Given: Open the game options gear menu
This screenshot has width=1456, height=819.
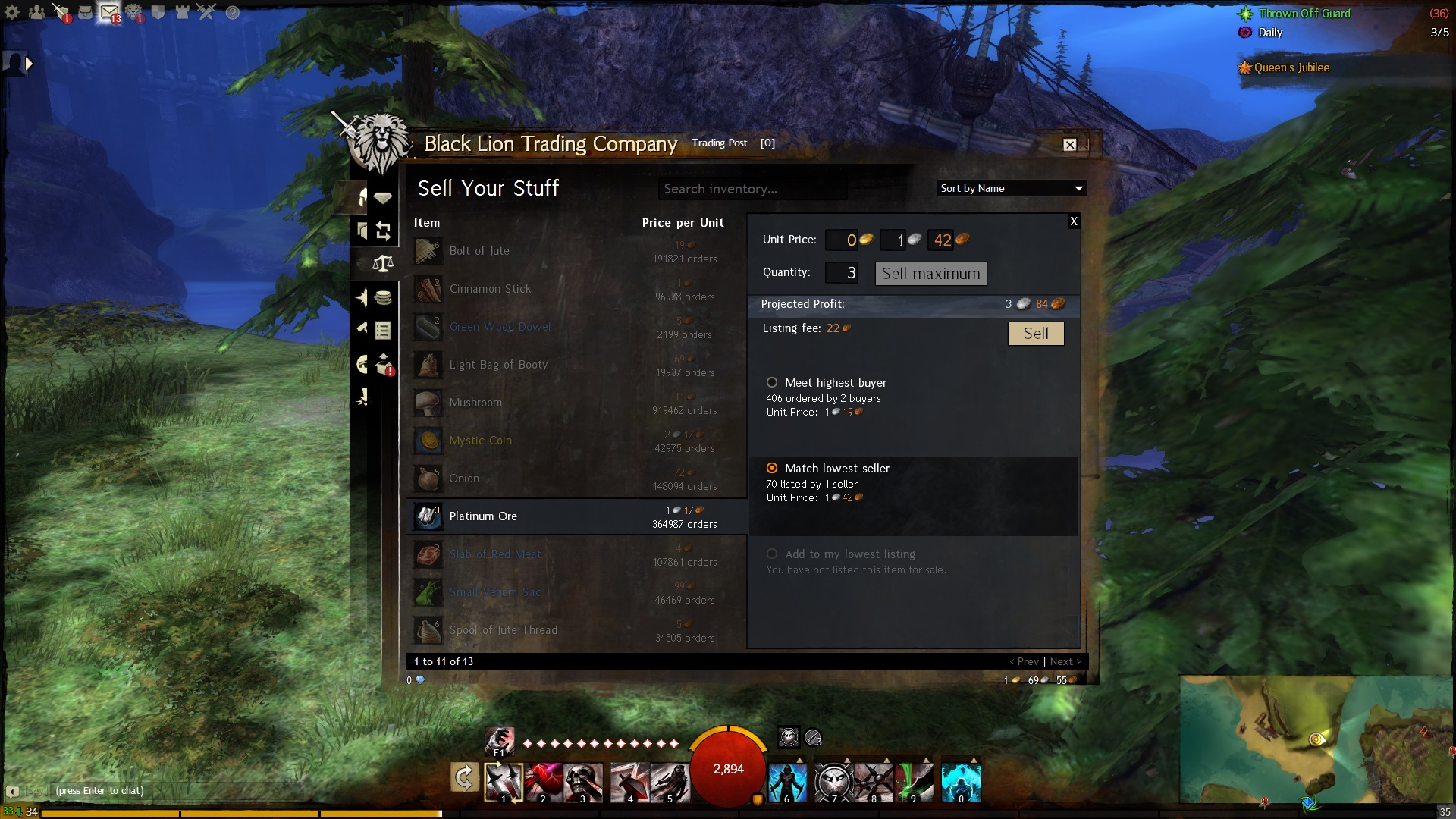Looking at the screenshot, I should click(x=12, y=12).
